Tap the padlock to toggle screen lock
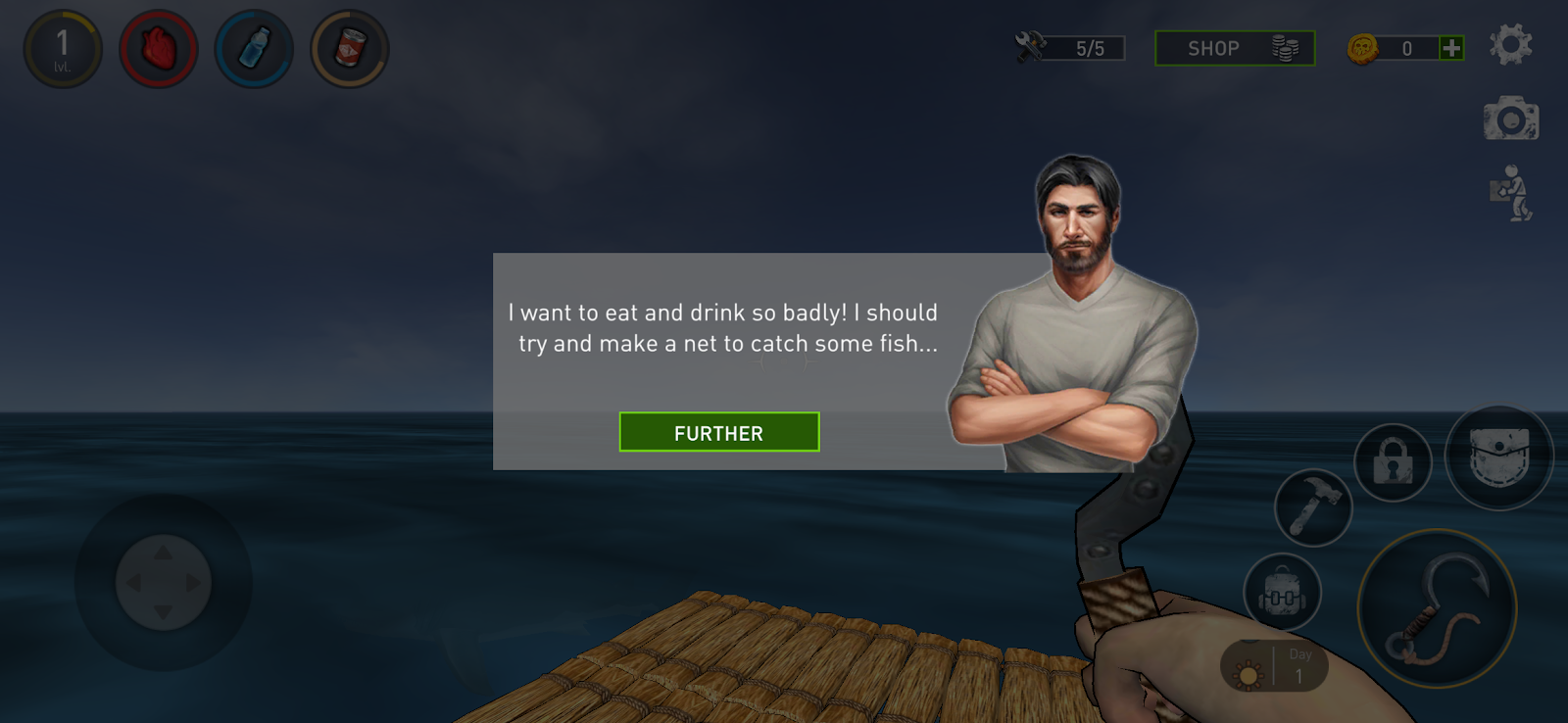 pyautogui.click(x=1391, y=462)
